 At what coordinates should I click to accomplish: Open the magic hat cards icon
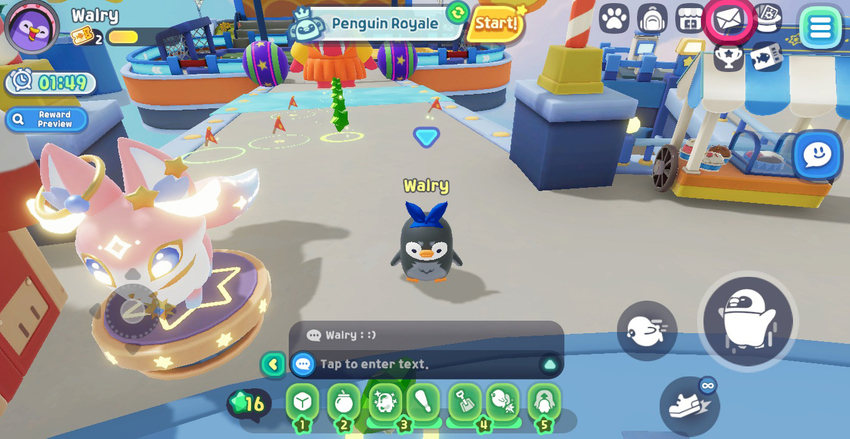click(766, 17)
